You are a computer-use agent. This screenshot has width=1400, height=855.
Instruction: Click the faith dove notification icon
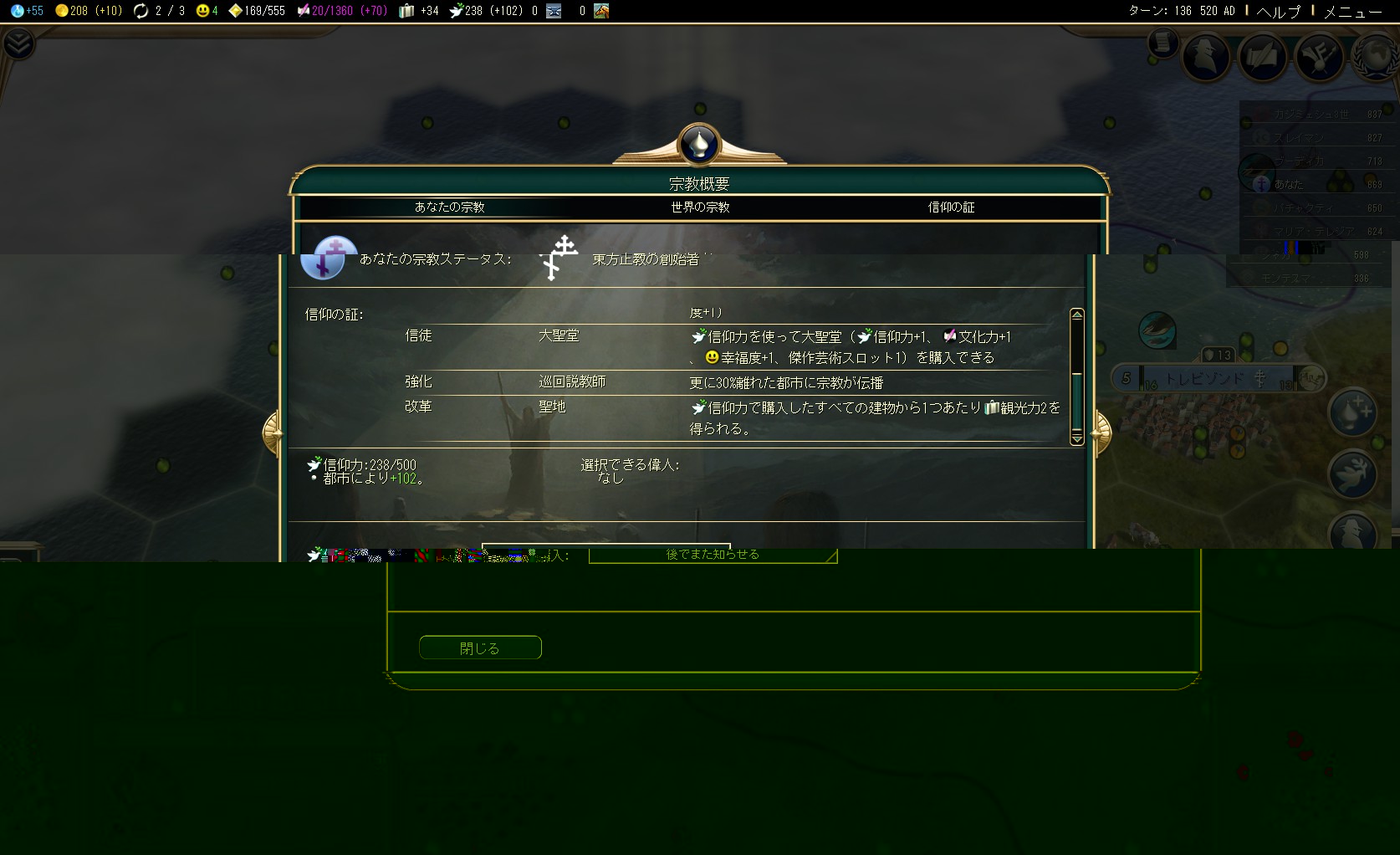[1352, 474]
